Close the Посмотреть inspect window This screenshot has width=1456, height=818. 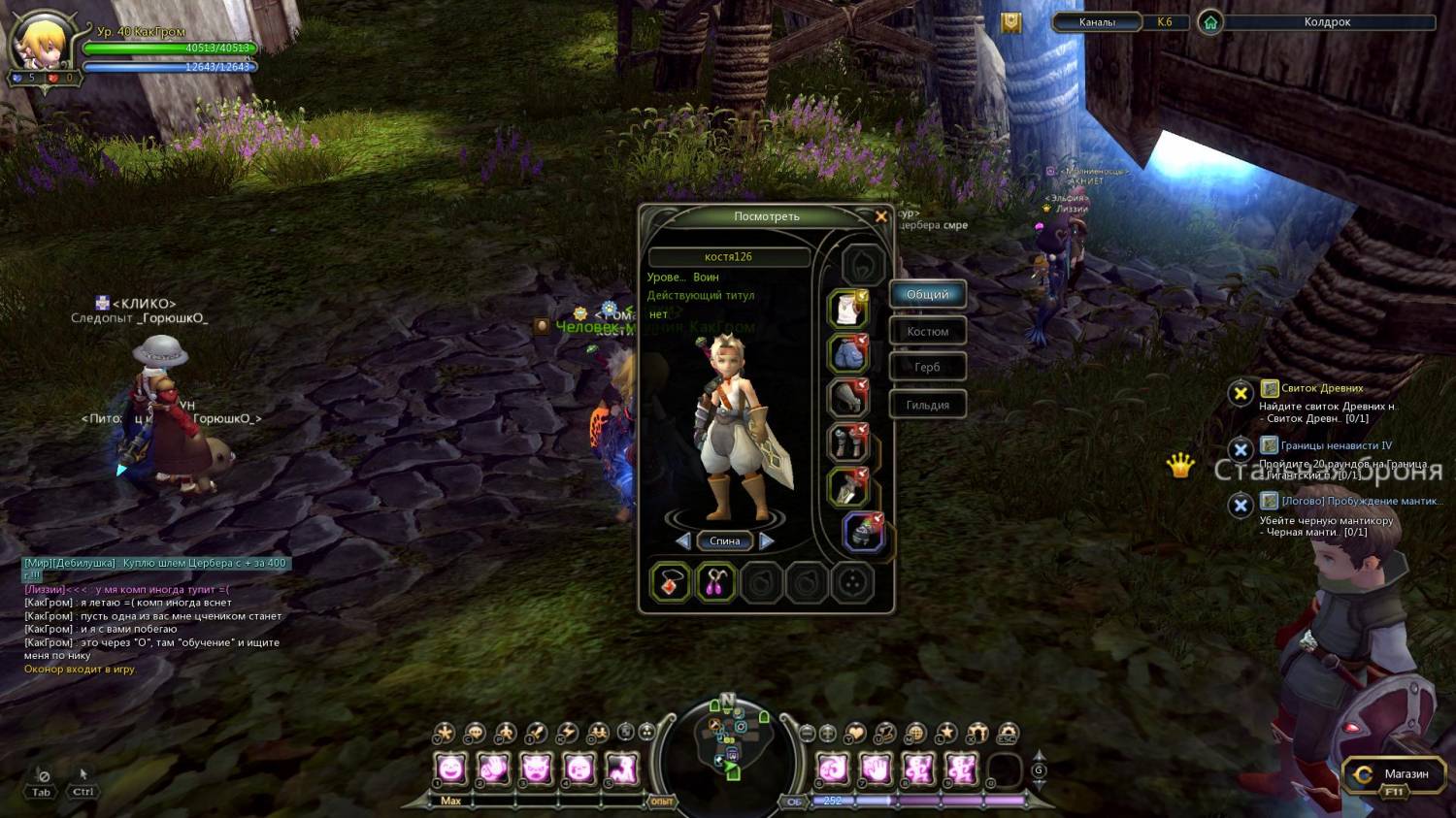(880, 216)
